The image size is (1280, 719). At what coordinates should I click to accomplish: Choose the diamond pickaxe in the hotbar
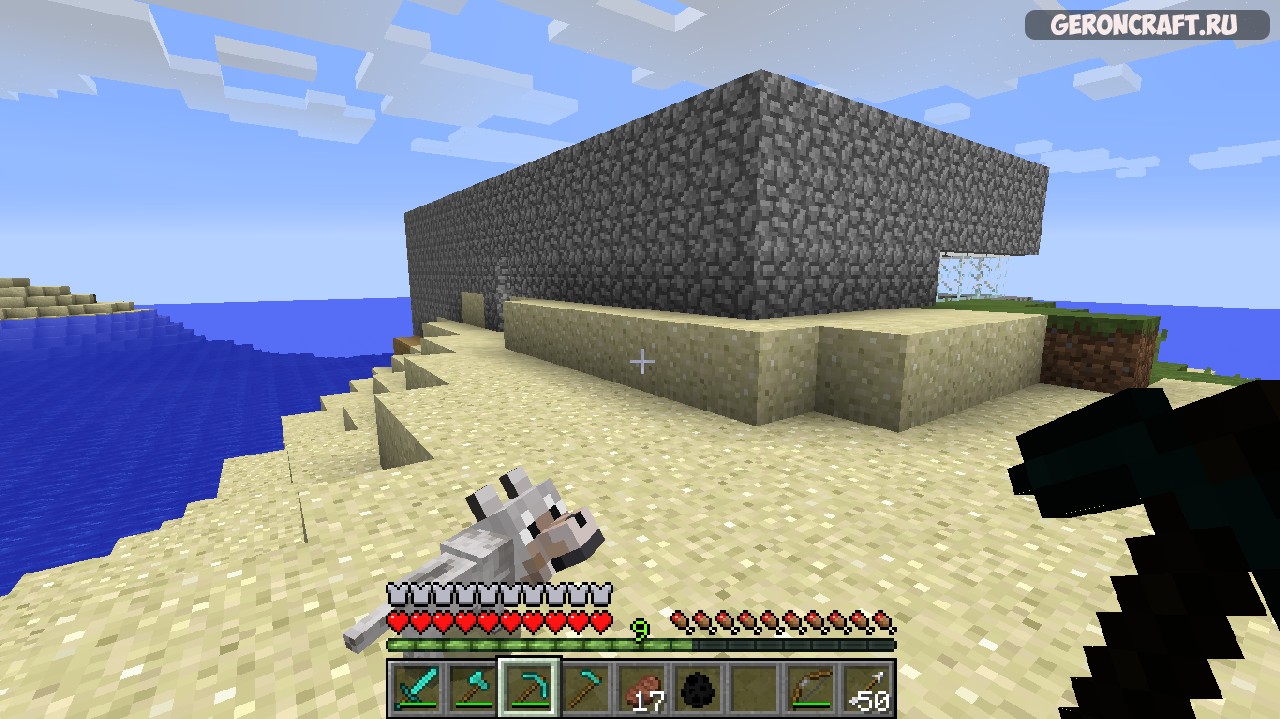coord(529,687)
